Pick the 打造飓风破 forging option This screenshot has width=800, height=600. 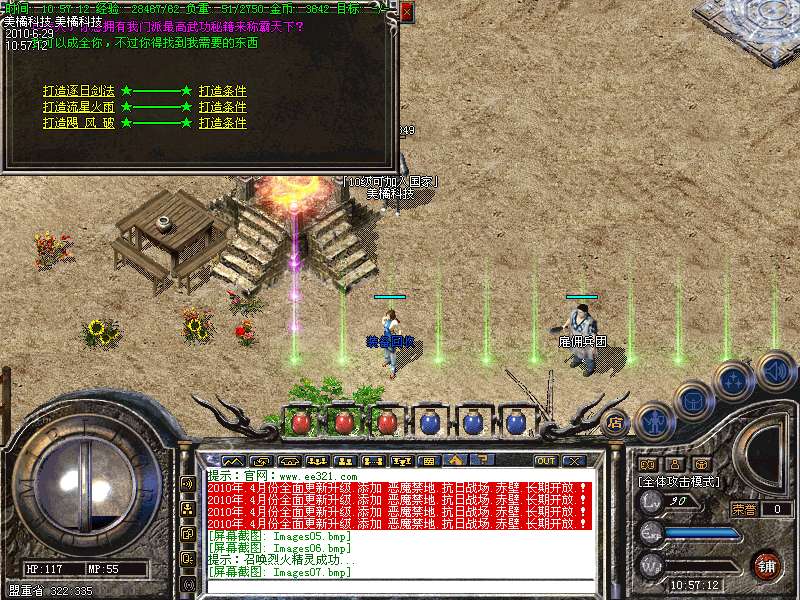79,123
